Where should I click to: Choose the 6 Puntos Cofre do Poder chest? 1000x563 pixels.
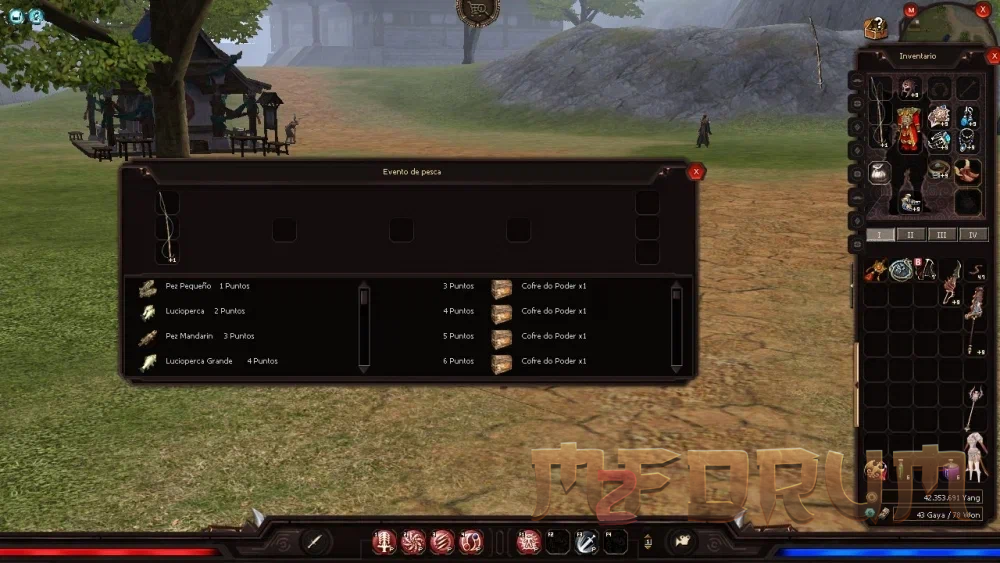click(x=501, y=362)
